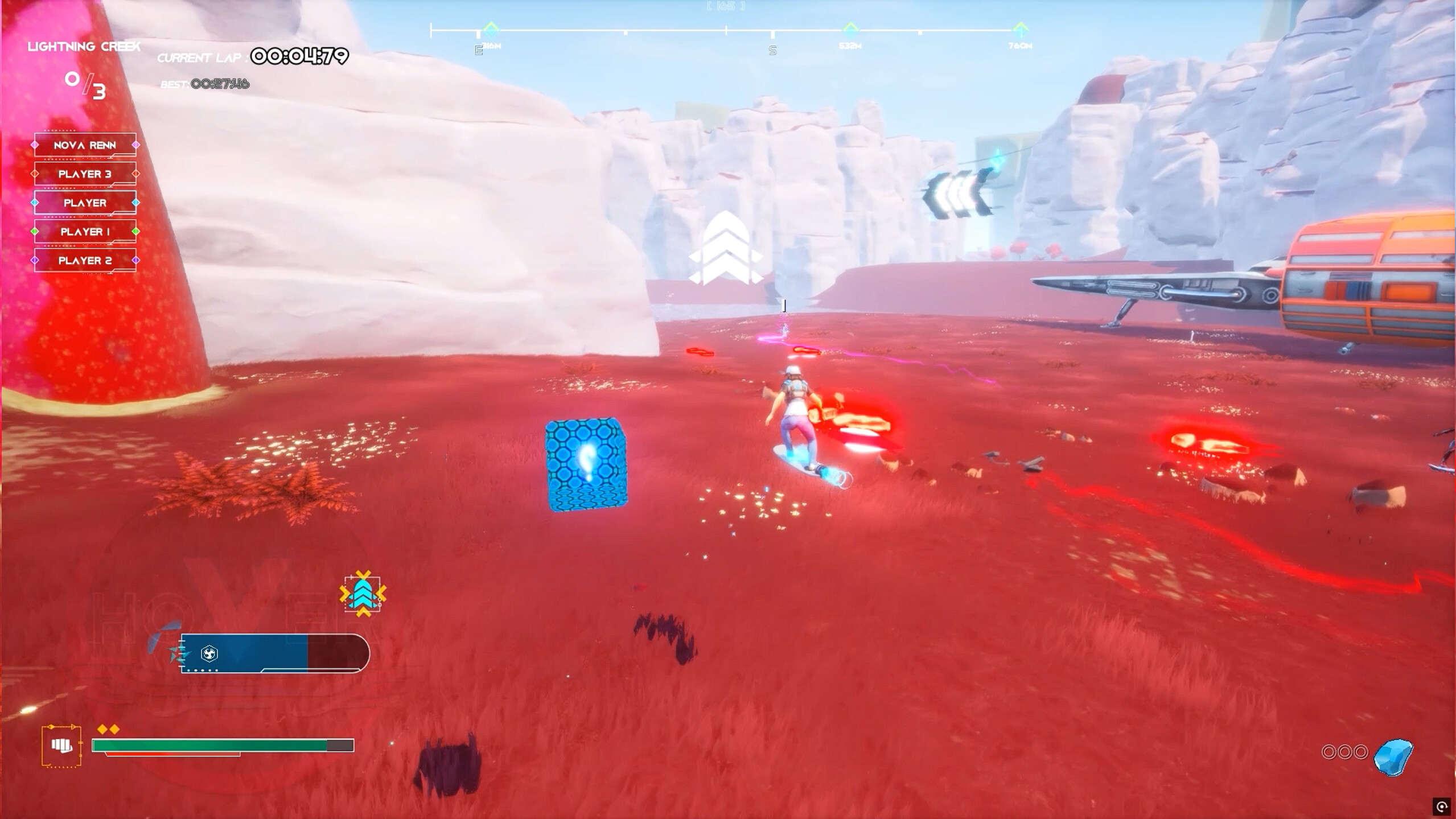
Task: Select NOVA RENN in the player list
Action: 85,145
